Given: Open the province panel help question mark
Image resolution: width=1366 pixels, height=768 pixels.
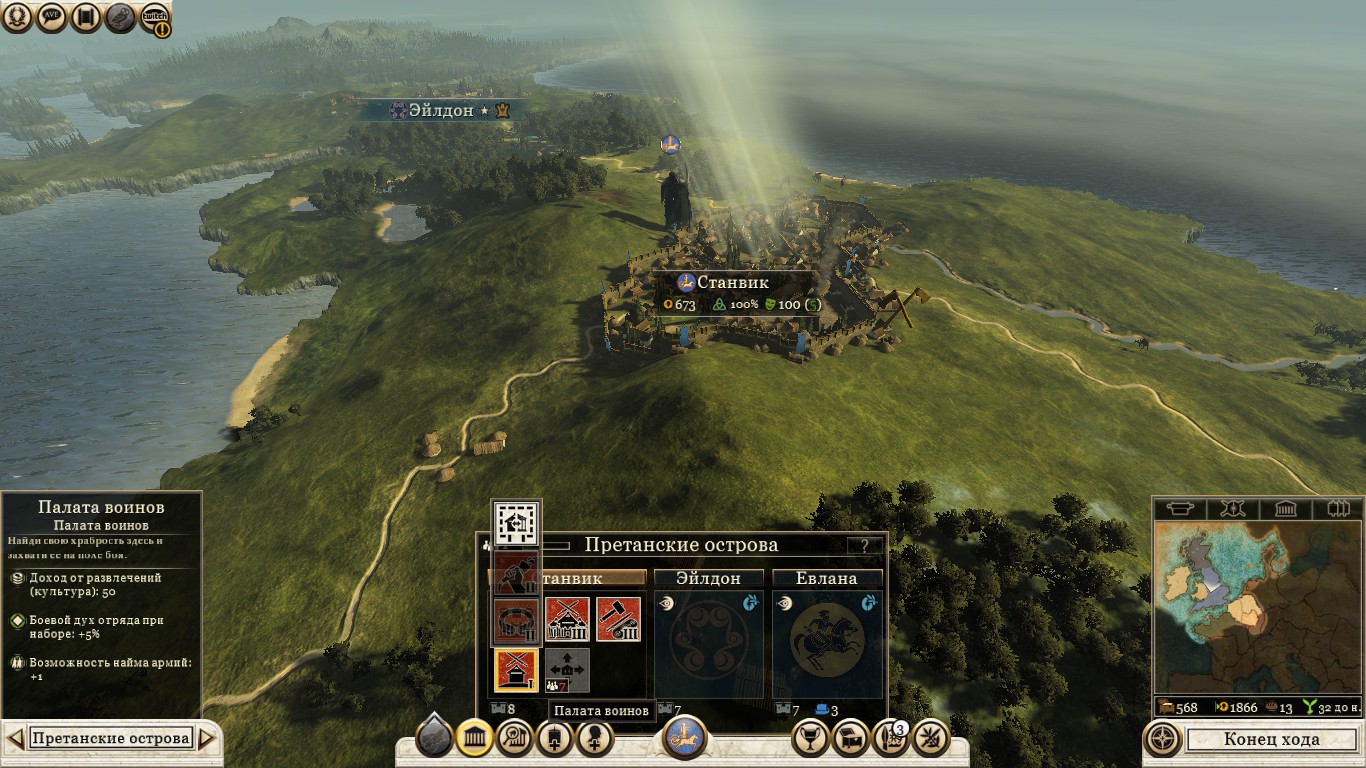Looking at the screenshot, I should point(865,546).
